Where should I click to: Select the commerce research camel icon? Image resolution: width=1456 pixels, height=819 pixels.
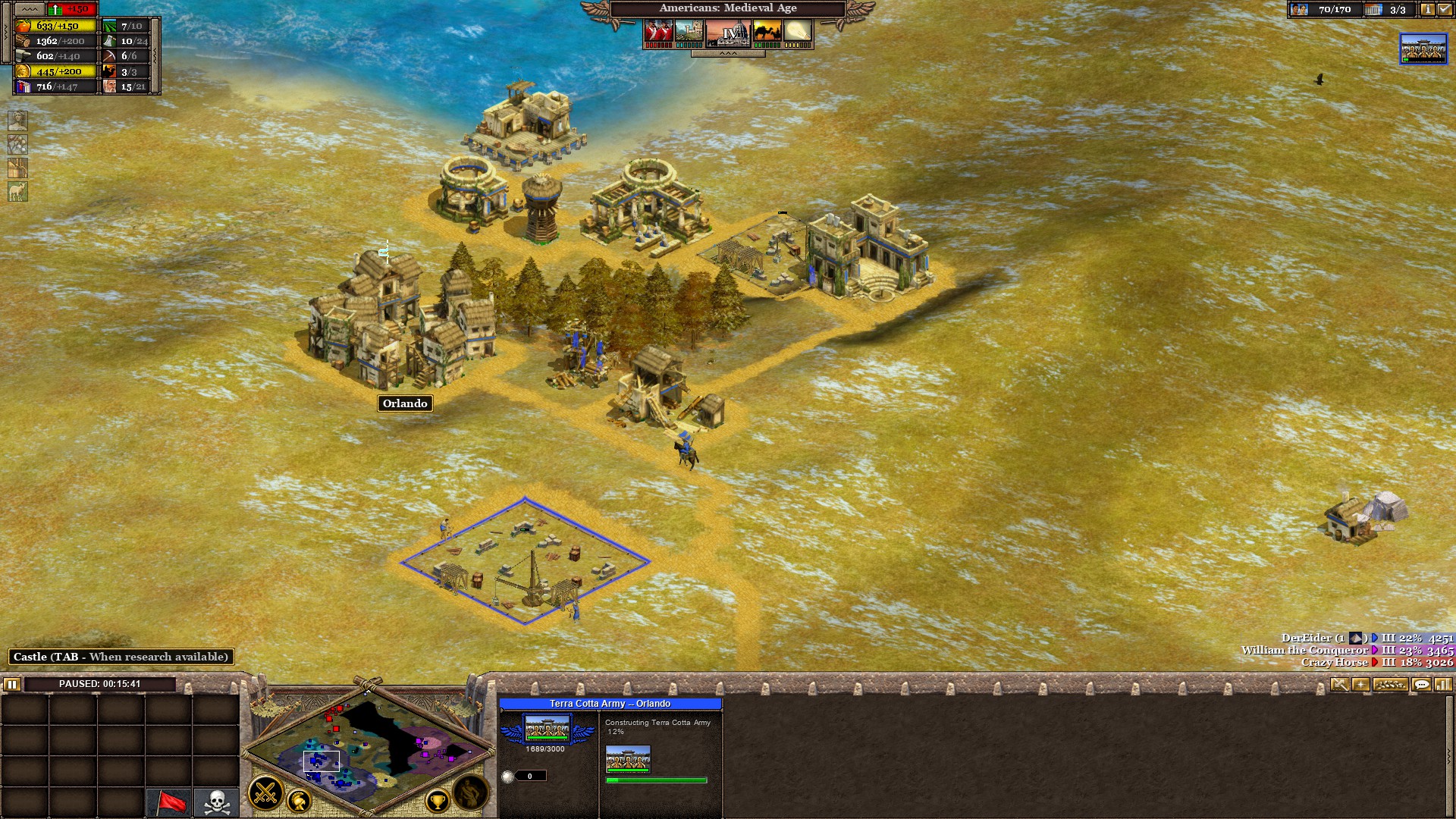769,32
